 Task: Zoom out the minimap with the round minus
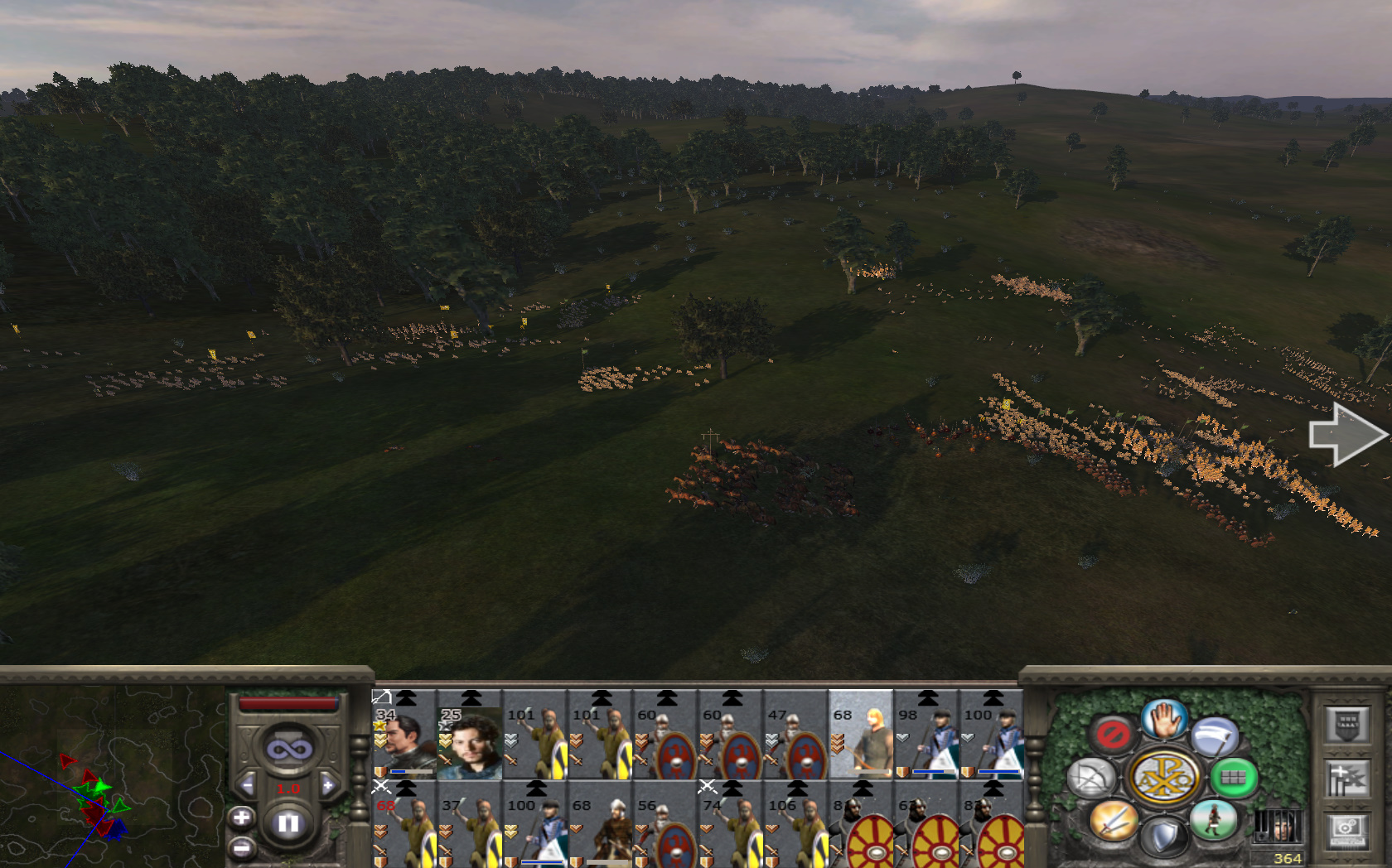tap(241, 848)
